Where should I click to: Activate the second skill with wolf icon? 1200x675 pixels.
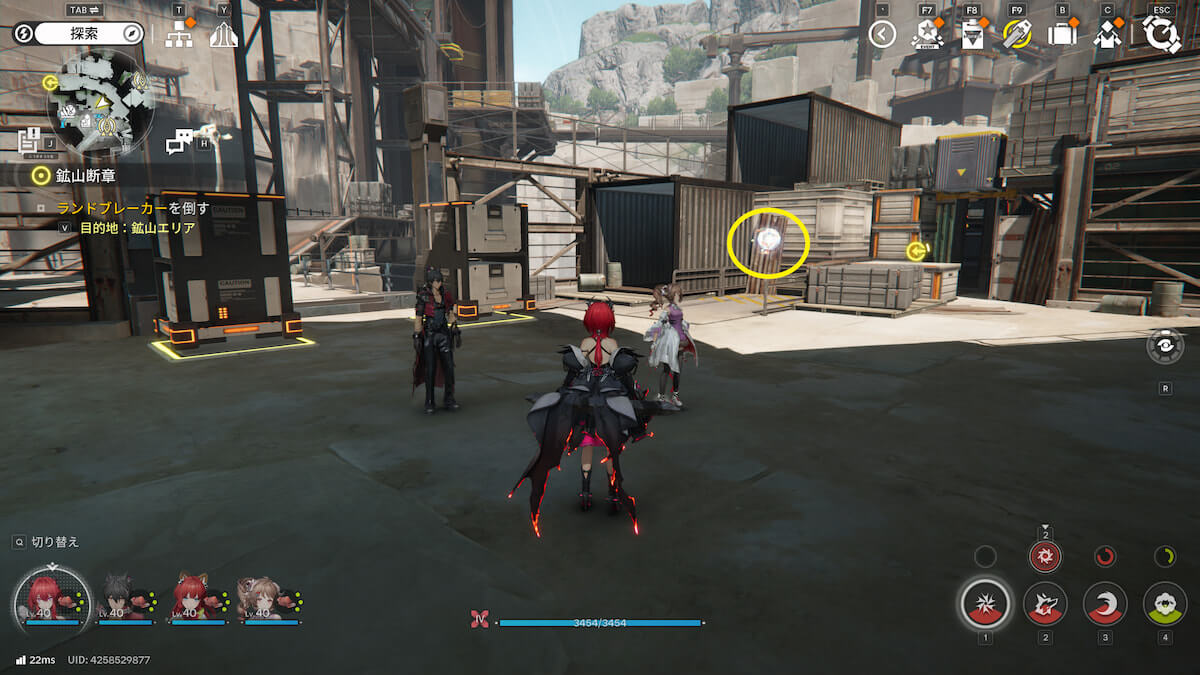(x=1045, y=604)
